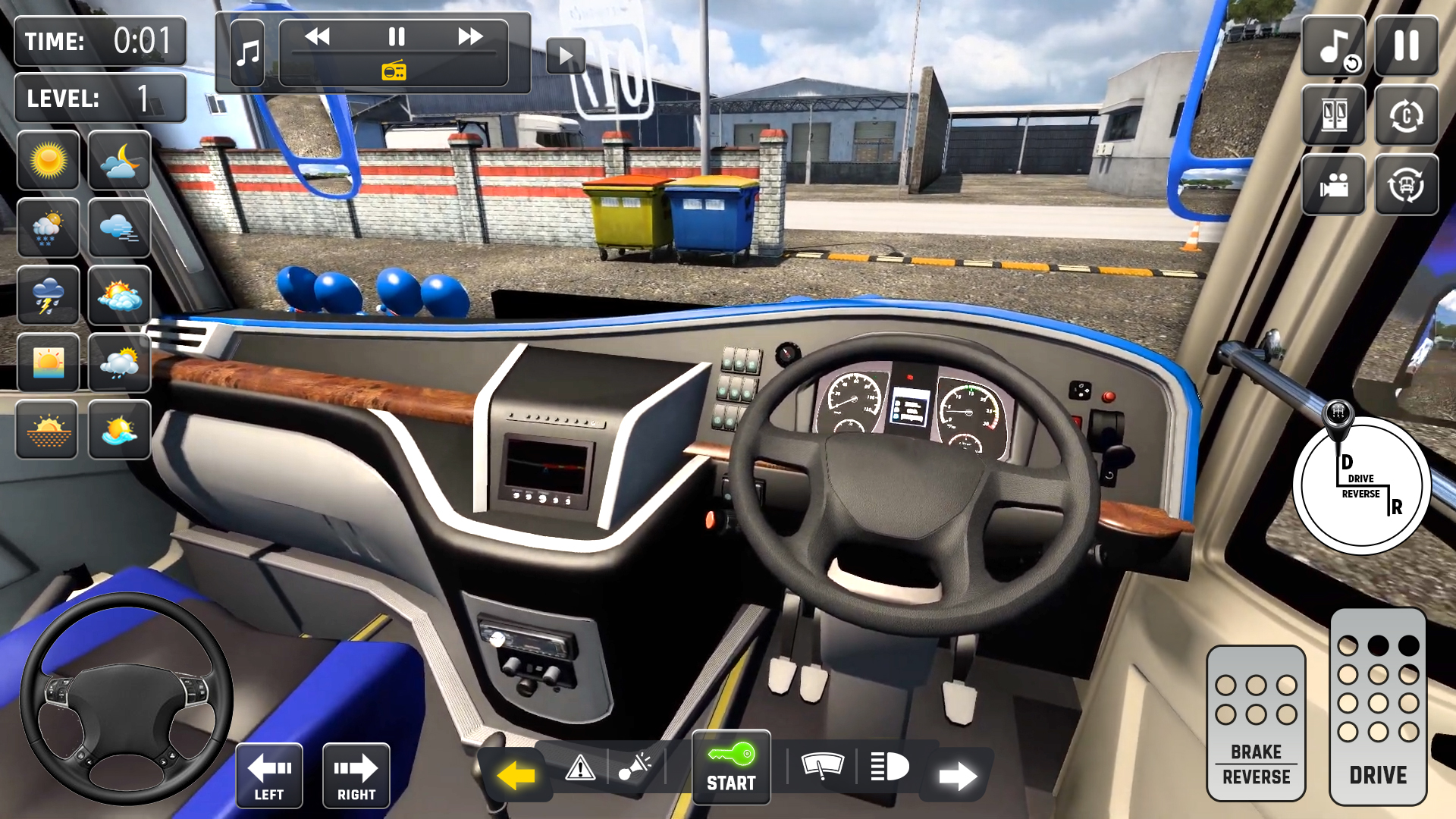Select the sunny weather icon
This screenshot has height=819, width=1456.
click(49, 160)
